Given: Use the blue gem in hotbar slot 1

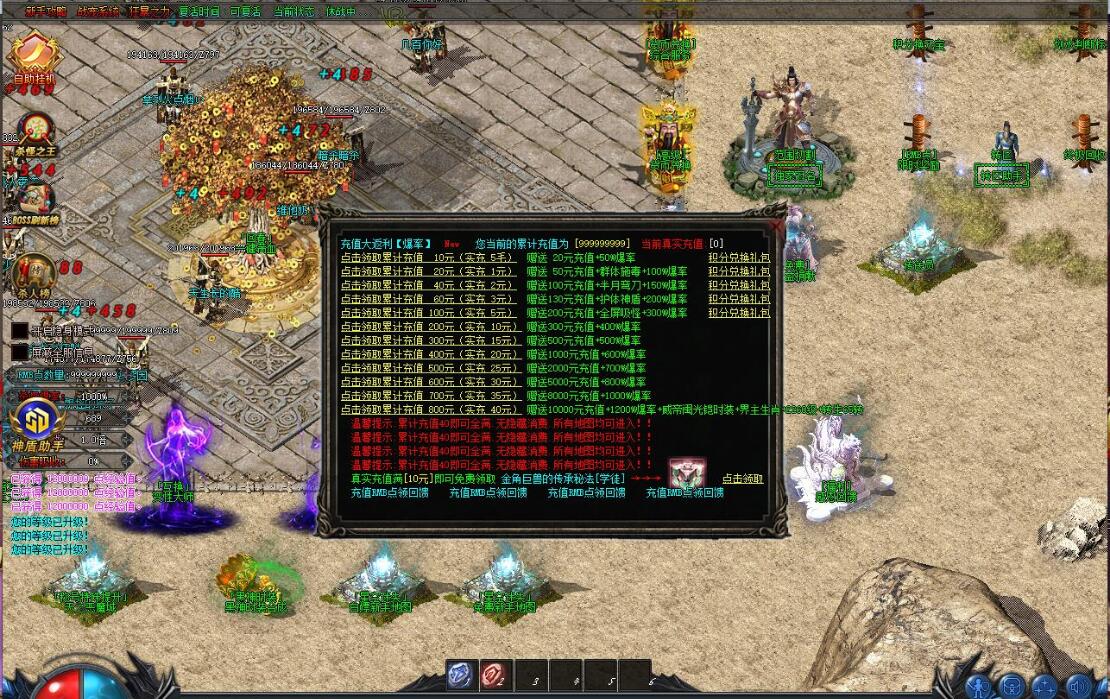Looking at the screenshot, I should coord(459,675).
